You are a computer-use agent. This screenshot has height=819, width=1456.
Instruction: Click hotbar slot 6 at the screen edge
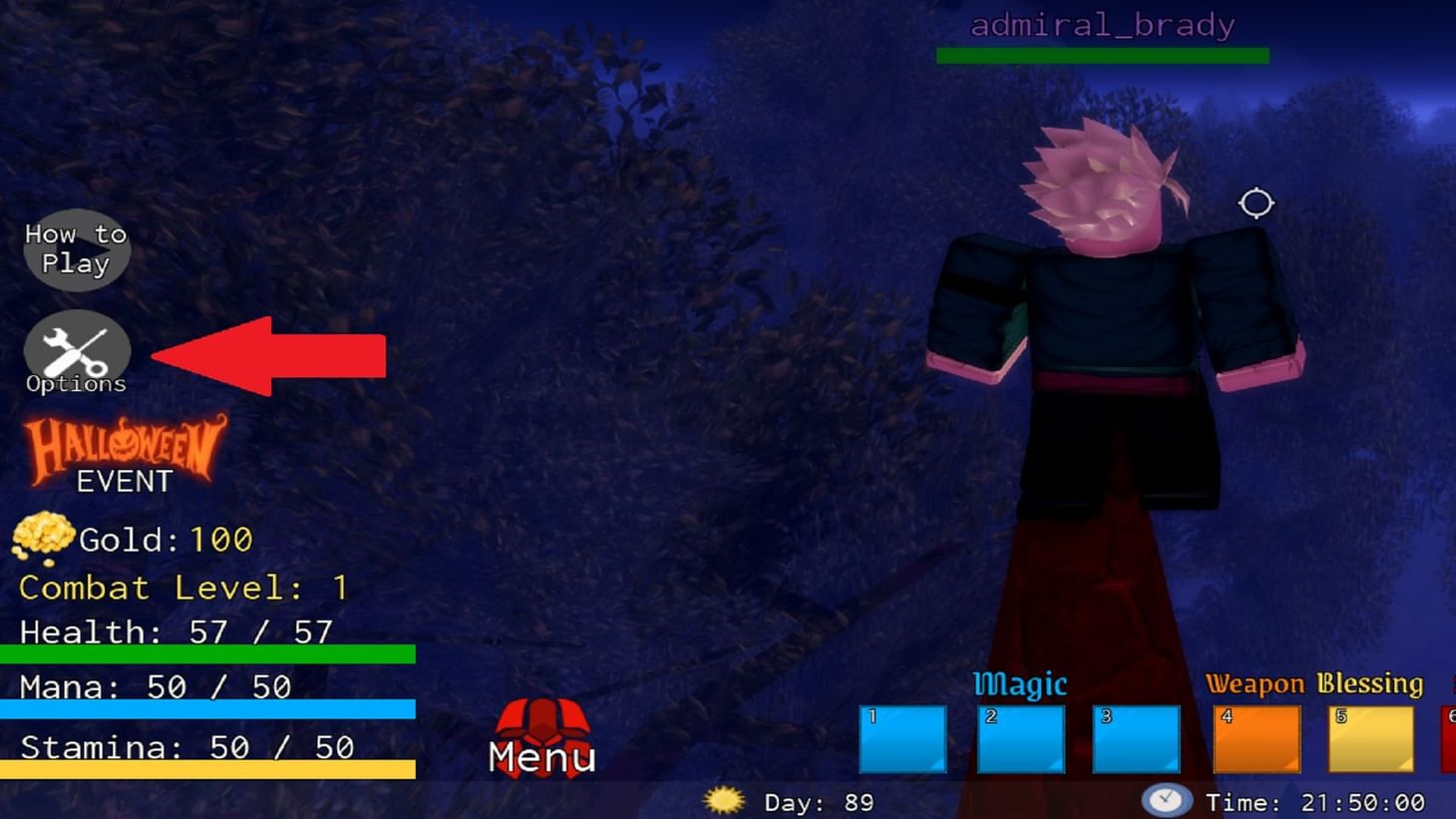1451,738
